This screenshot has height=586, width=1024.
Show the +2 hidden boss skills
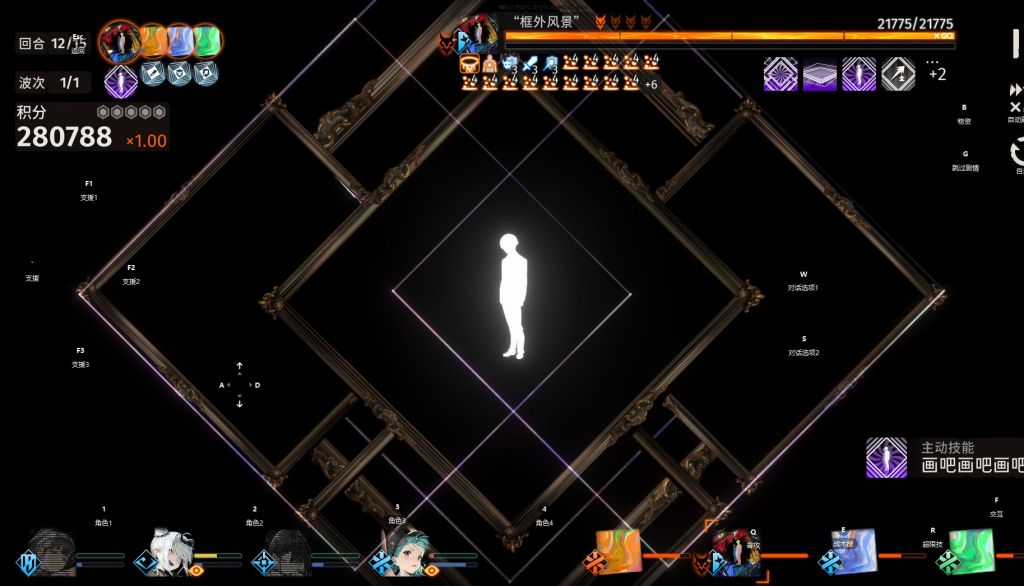(936, 73)
